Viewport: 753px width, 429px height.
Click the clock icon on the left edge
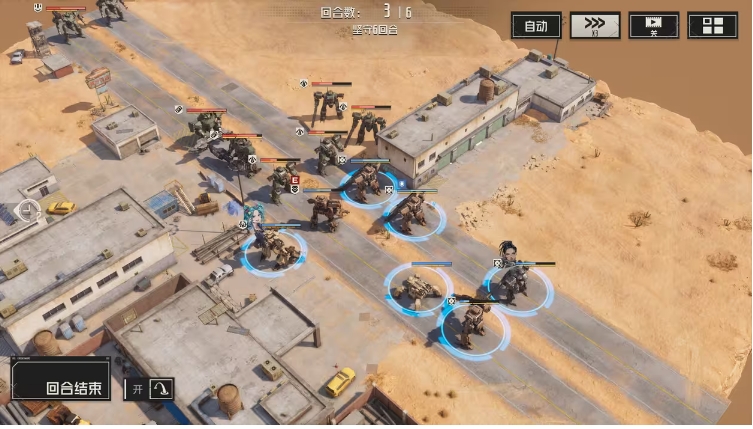28,211
